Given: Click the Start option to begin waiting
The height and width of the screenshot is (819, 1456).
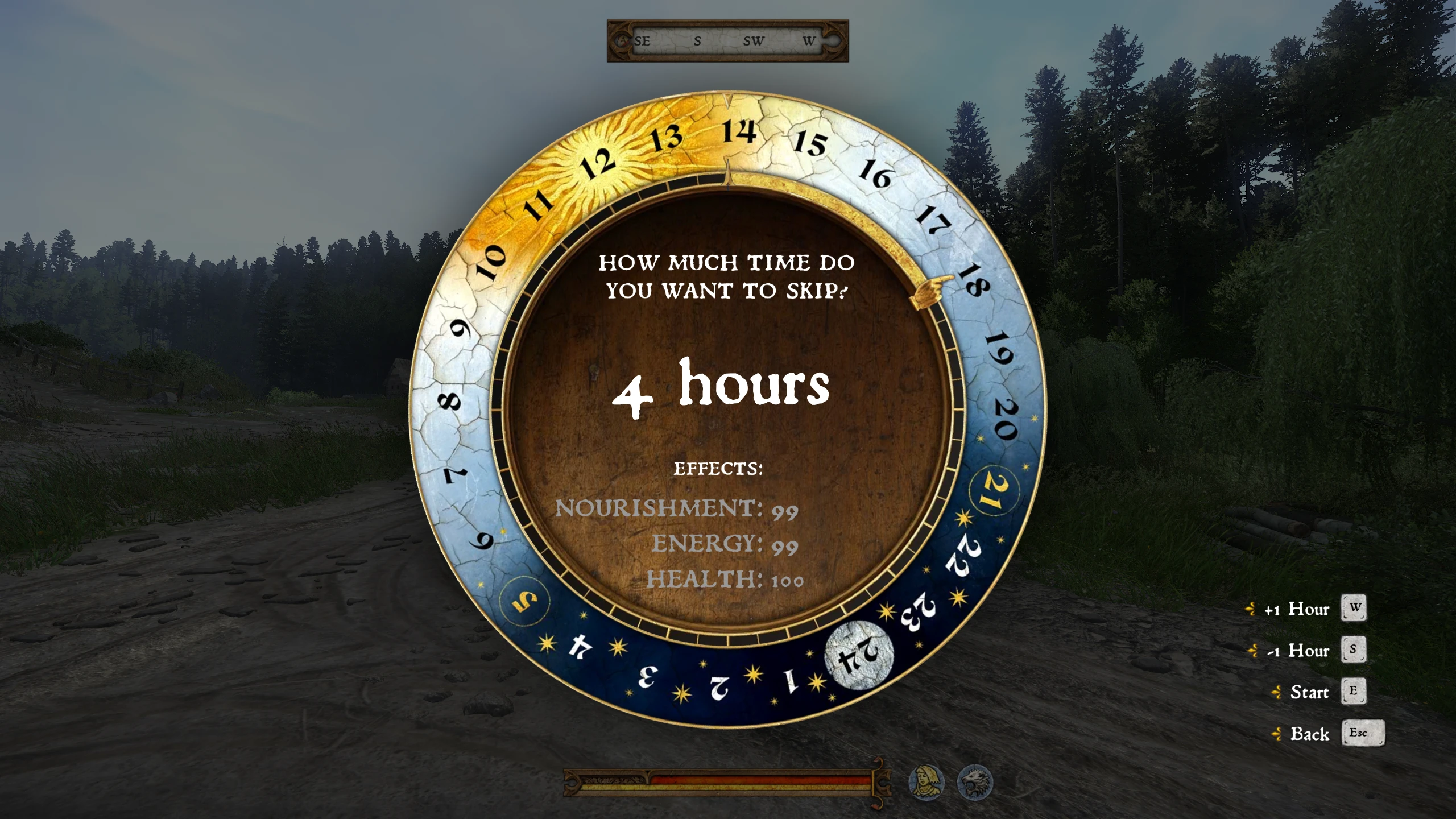Looking at the screenshot, I should [x=1309, y=692].
